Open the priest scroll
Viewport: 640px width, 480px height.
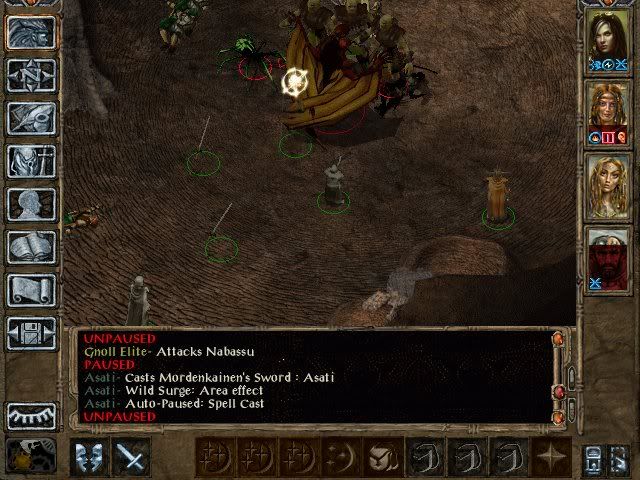pos(31,290)
